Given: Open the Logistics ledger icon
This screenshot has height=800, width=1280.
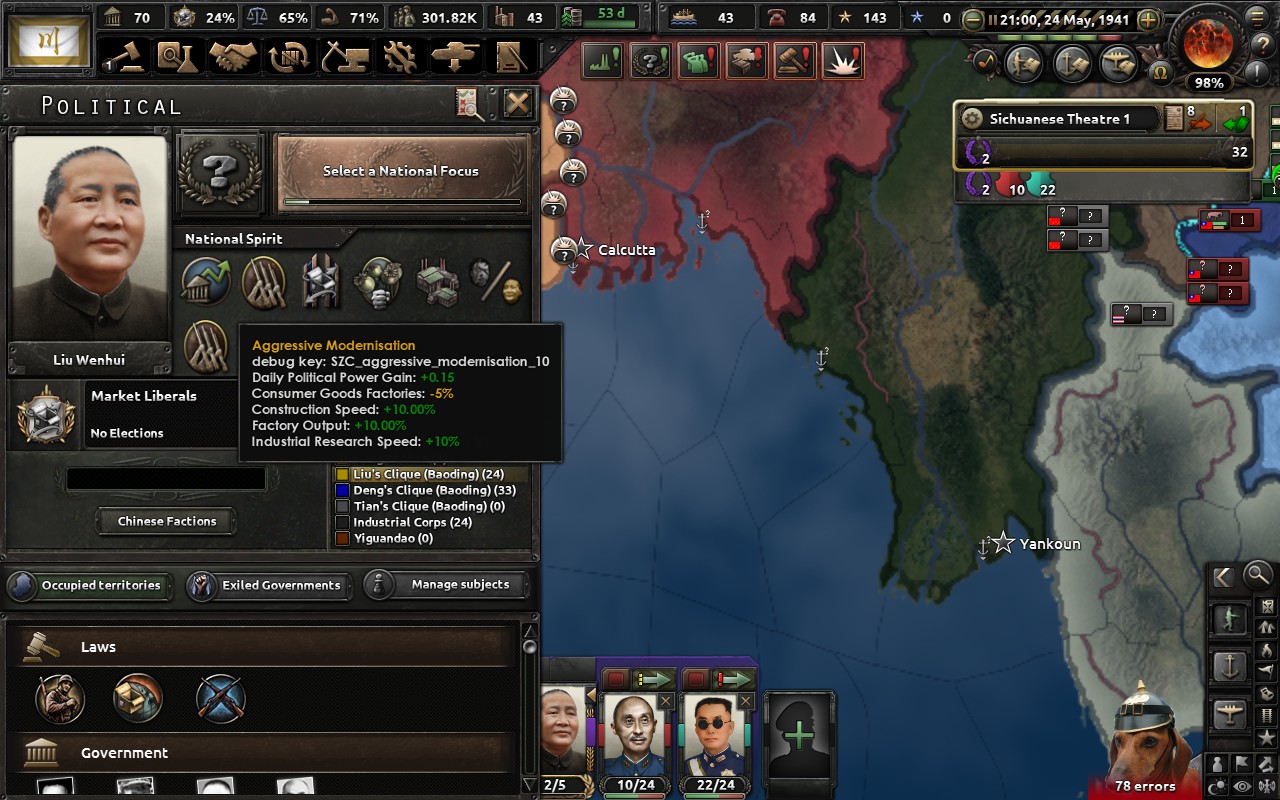Looking at the screenshot, I should [512, 57].
